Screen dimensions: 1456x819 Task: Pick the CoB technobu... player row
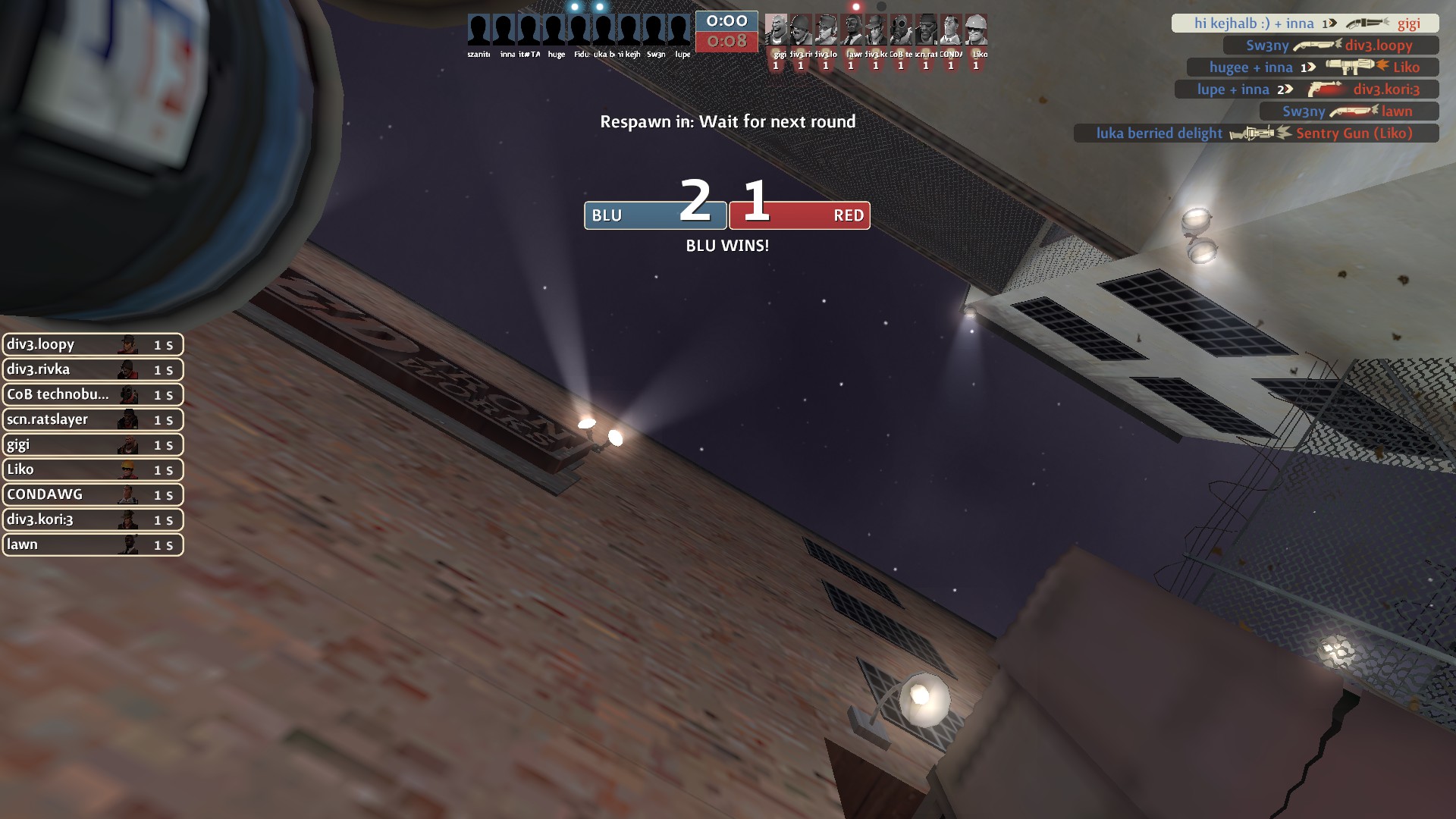pos(93,394)
